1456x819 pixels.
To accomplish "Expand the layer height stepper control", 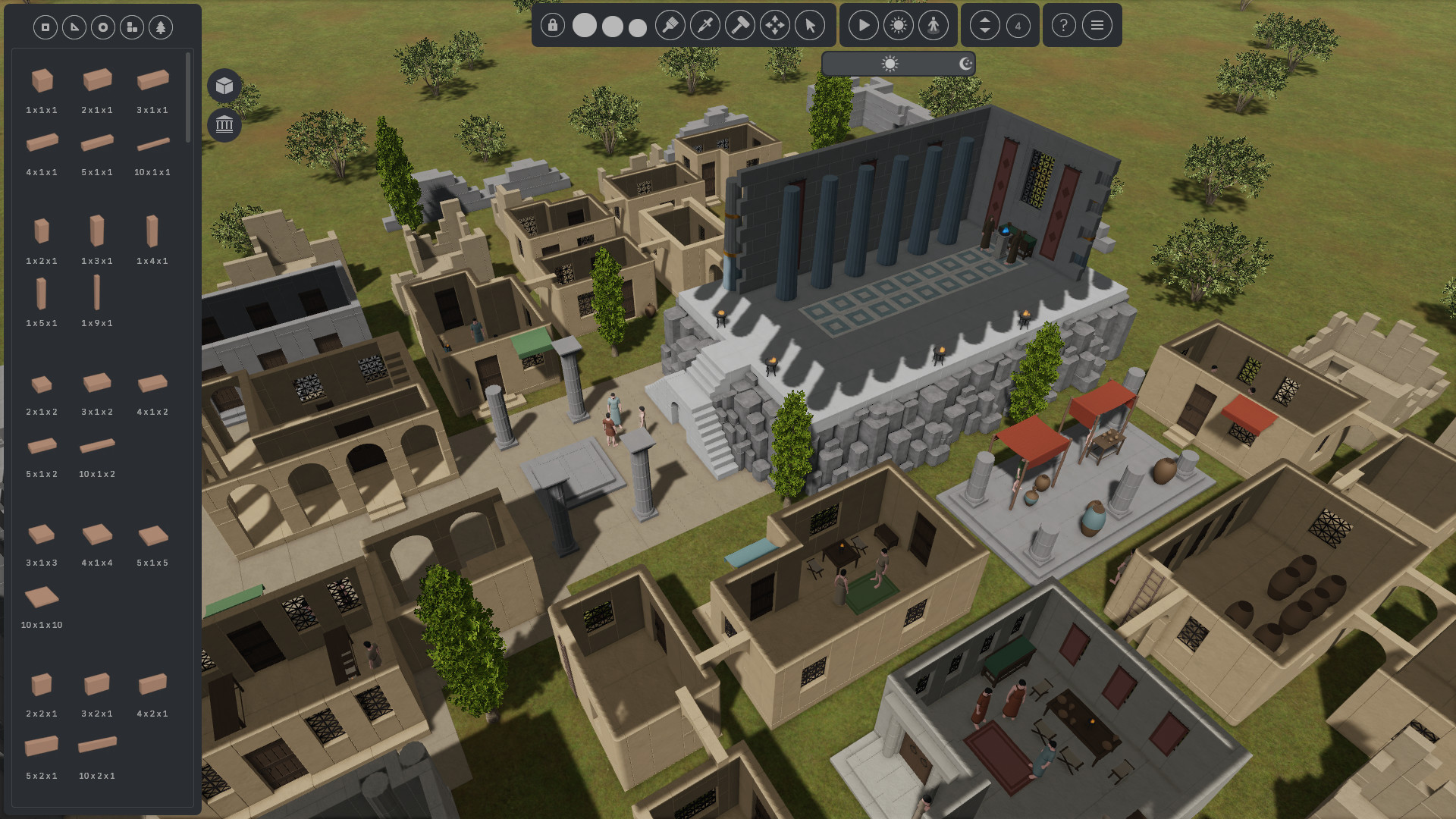I will pos(984,25).
